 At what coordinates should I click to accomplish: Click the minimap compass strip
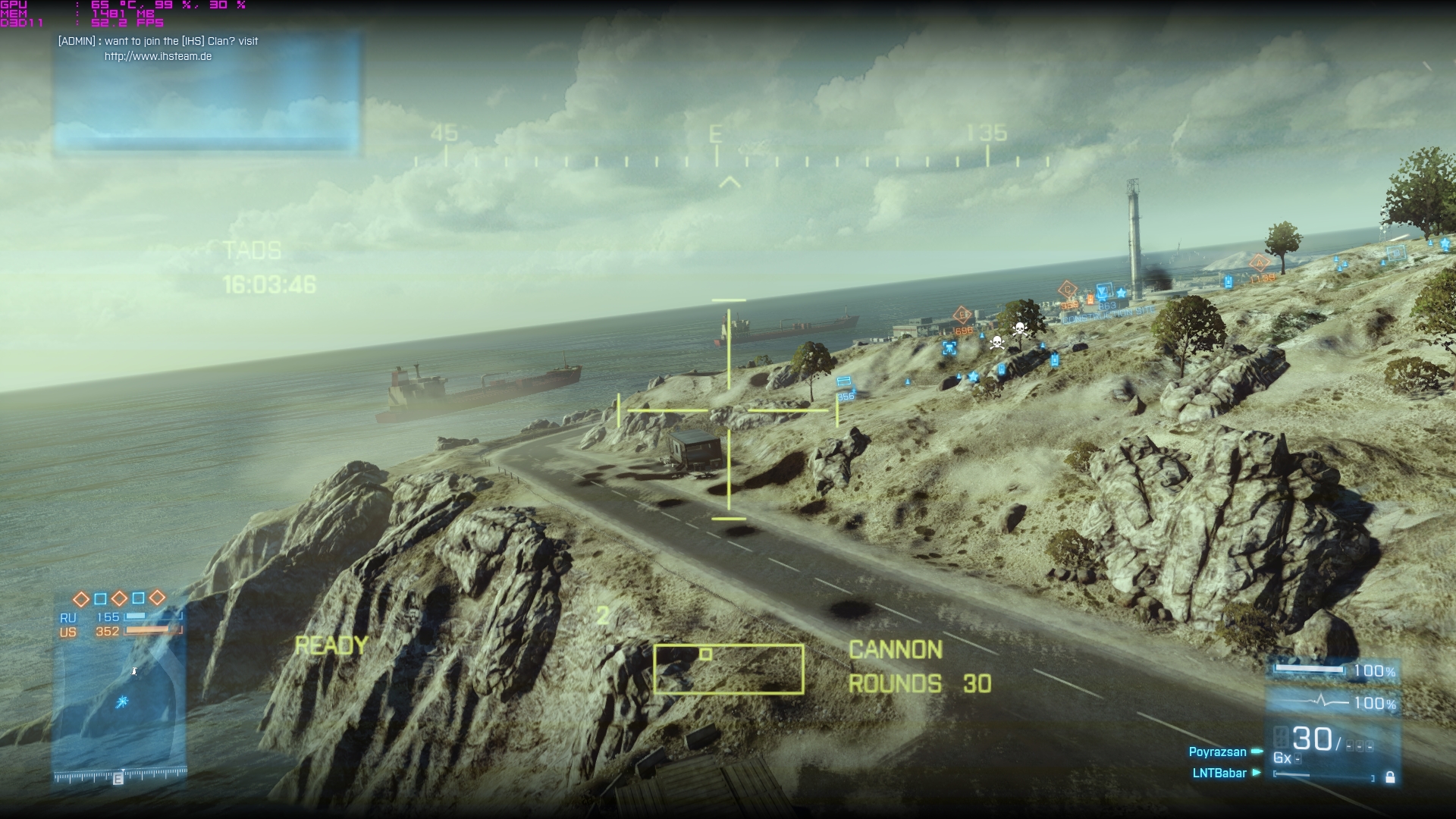[120, 776]
